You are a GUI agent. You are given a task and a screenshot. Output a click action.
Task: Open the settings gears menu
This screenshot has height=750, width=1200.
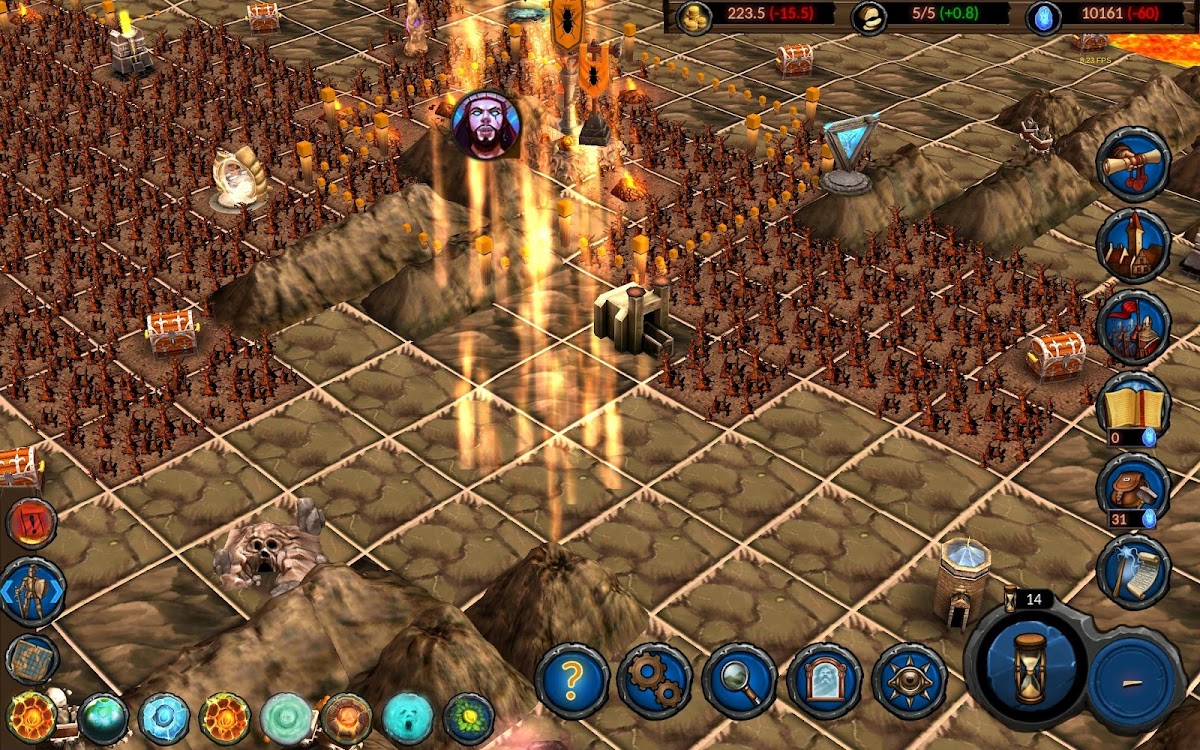click(x=655, y=681)
